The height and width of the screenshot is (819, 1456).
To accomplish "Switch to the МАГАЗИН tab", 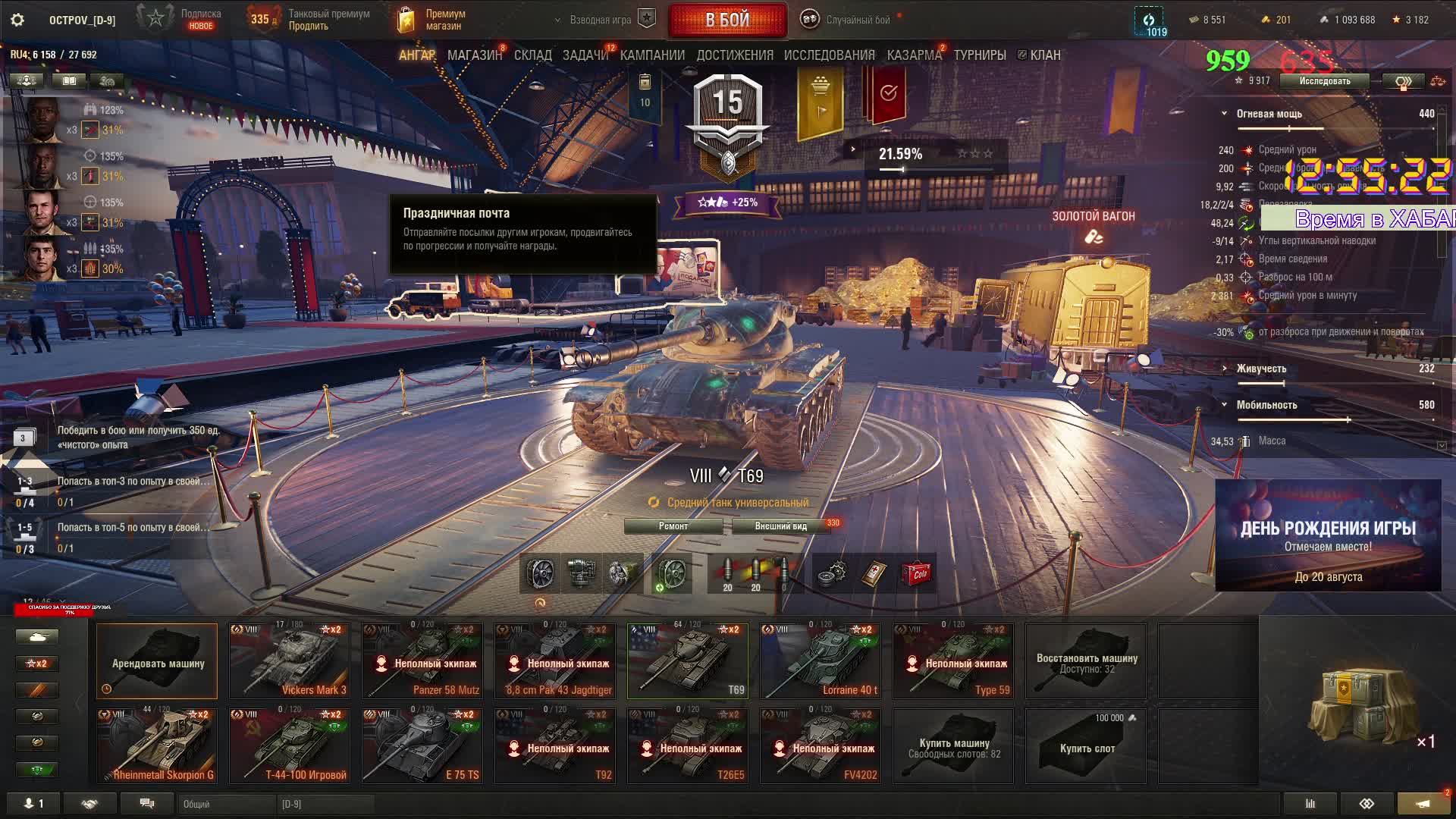I will click(475, 55).
